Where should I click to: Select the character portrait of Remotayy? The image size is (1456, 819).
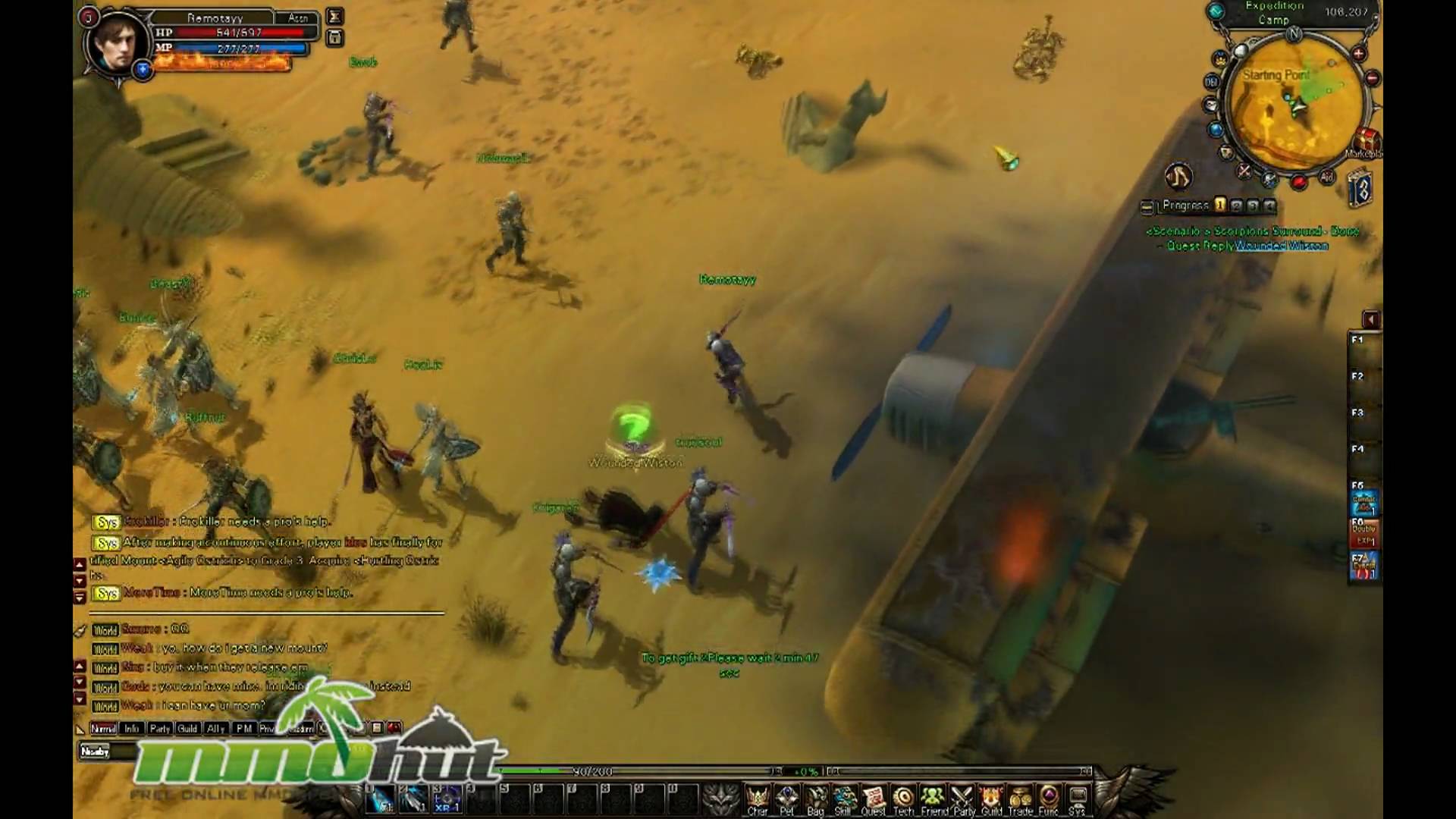[118, 42]
